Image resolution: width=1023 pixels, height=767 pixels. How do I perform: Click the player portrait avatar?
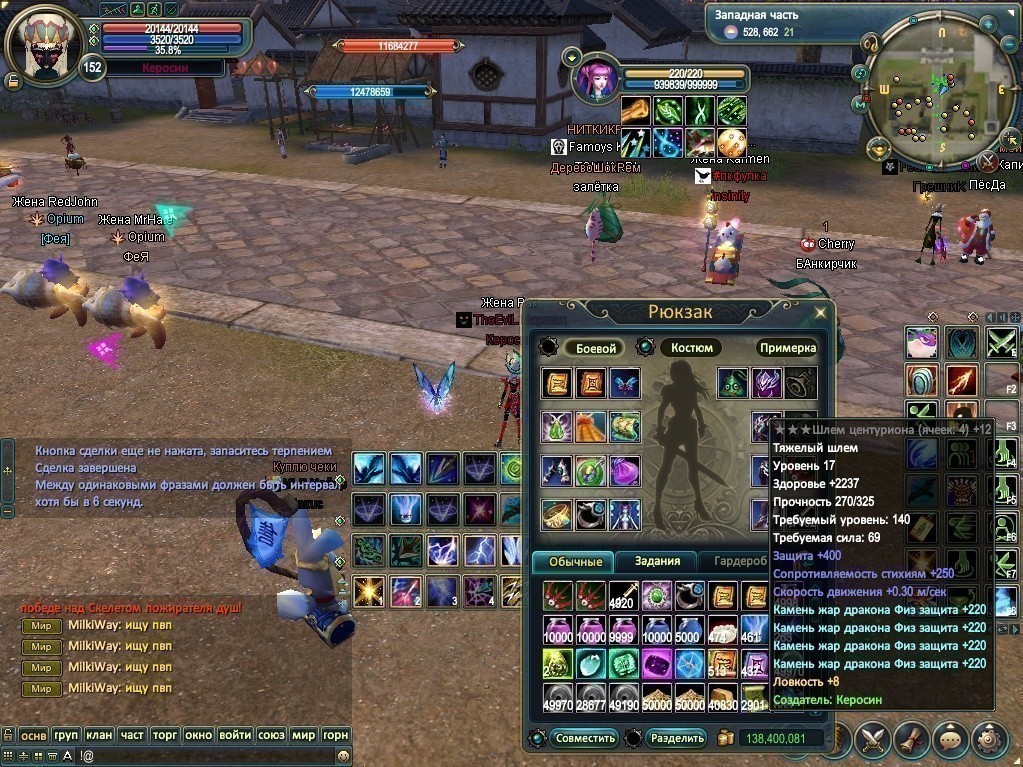44,47
